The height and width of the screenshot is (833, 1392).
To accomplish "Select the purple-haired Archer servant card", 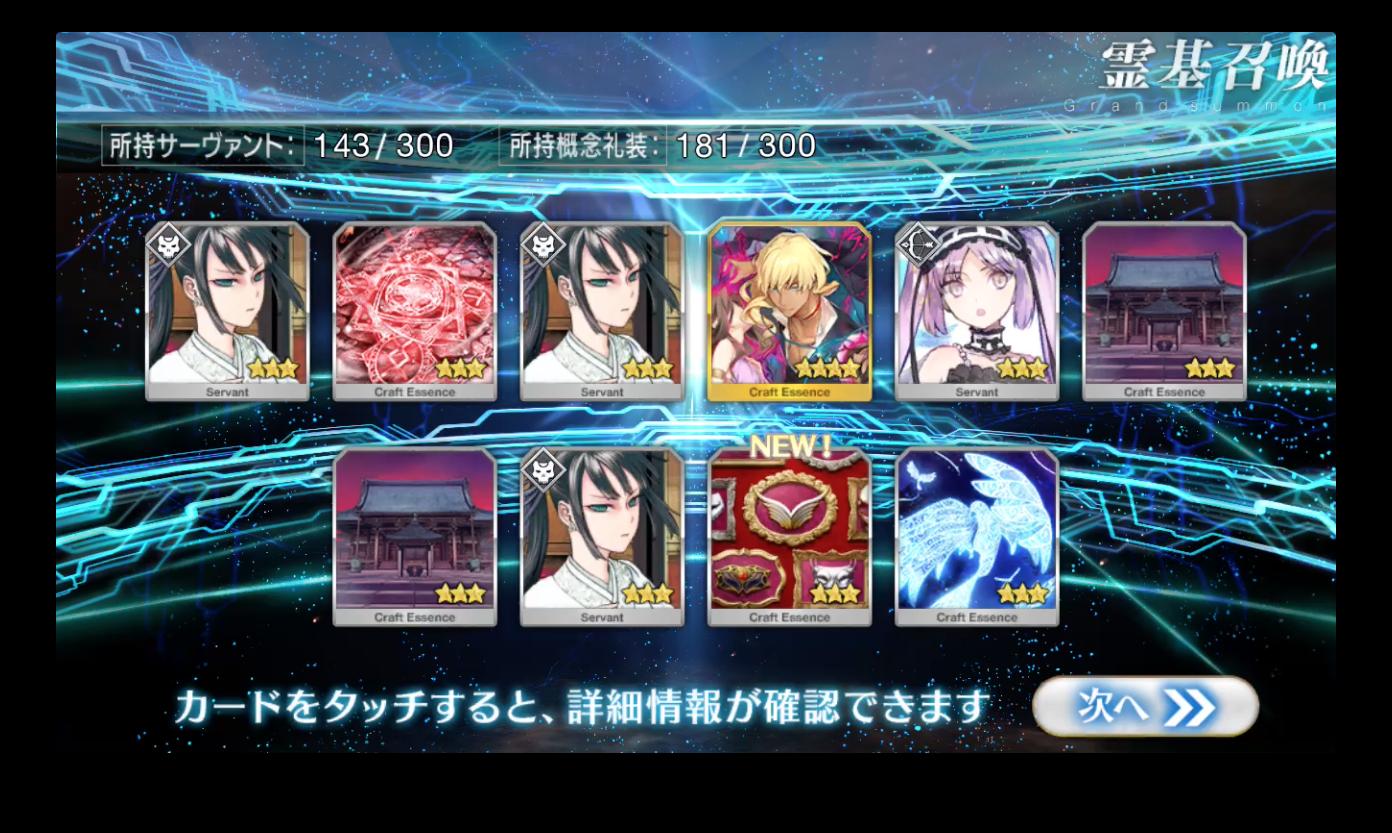I will pos(977,311).
